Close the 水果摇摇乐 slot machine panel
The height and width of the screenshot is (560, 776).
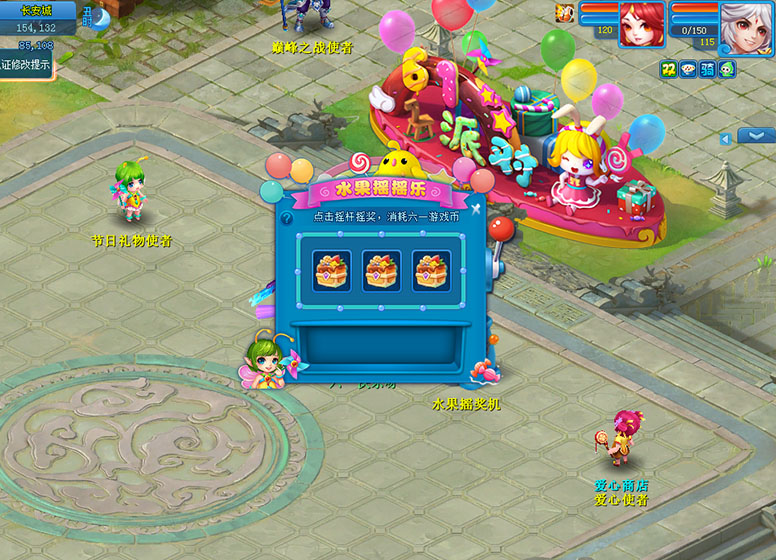[476, 209]
